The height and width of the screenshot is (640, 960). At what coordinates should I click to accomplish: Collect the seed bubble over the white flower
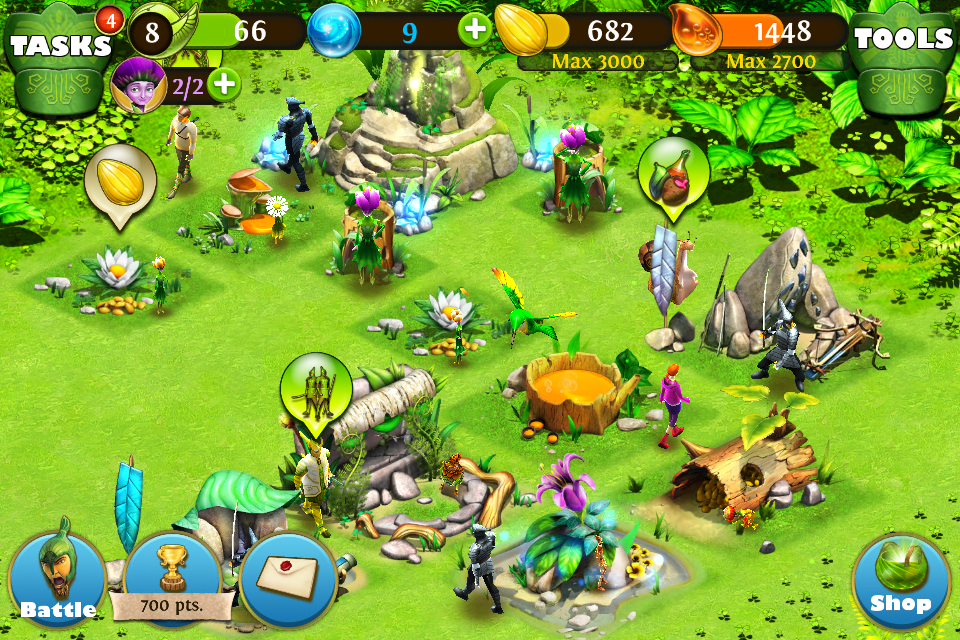click(120, 182)
